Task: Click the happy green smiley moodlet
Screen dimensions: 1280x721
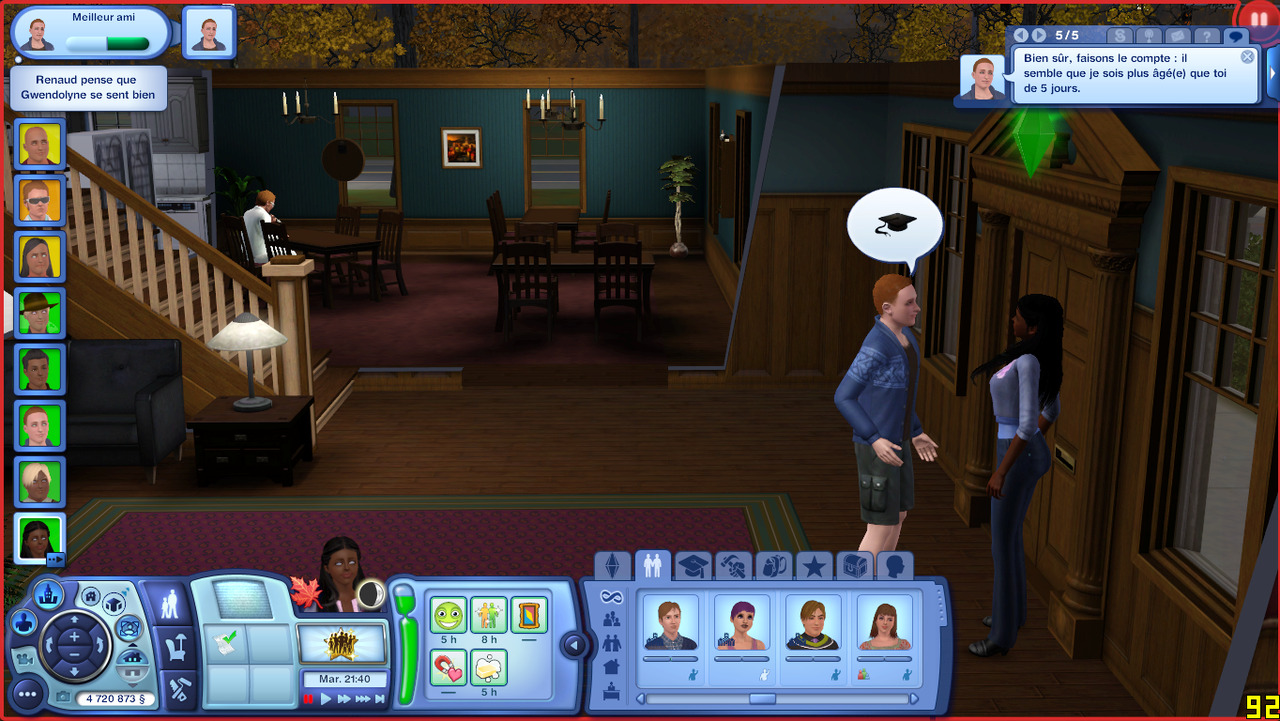Action: [x=449, y=615]
